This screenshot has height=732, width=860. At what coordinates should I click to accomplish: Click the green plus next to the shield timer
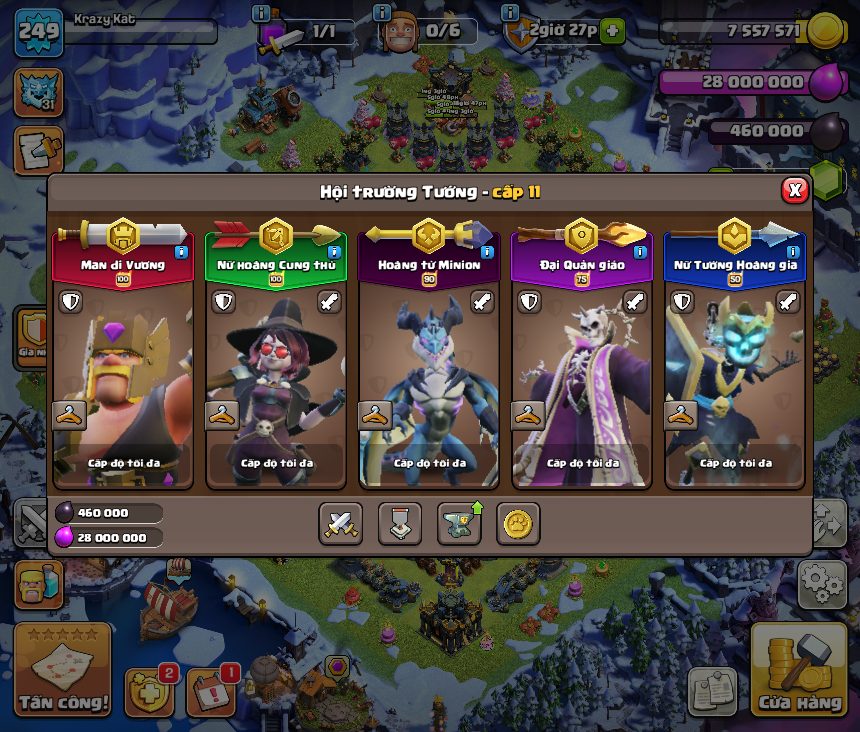click(612, 31)
